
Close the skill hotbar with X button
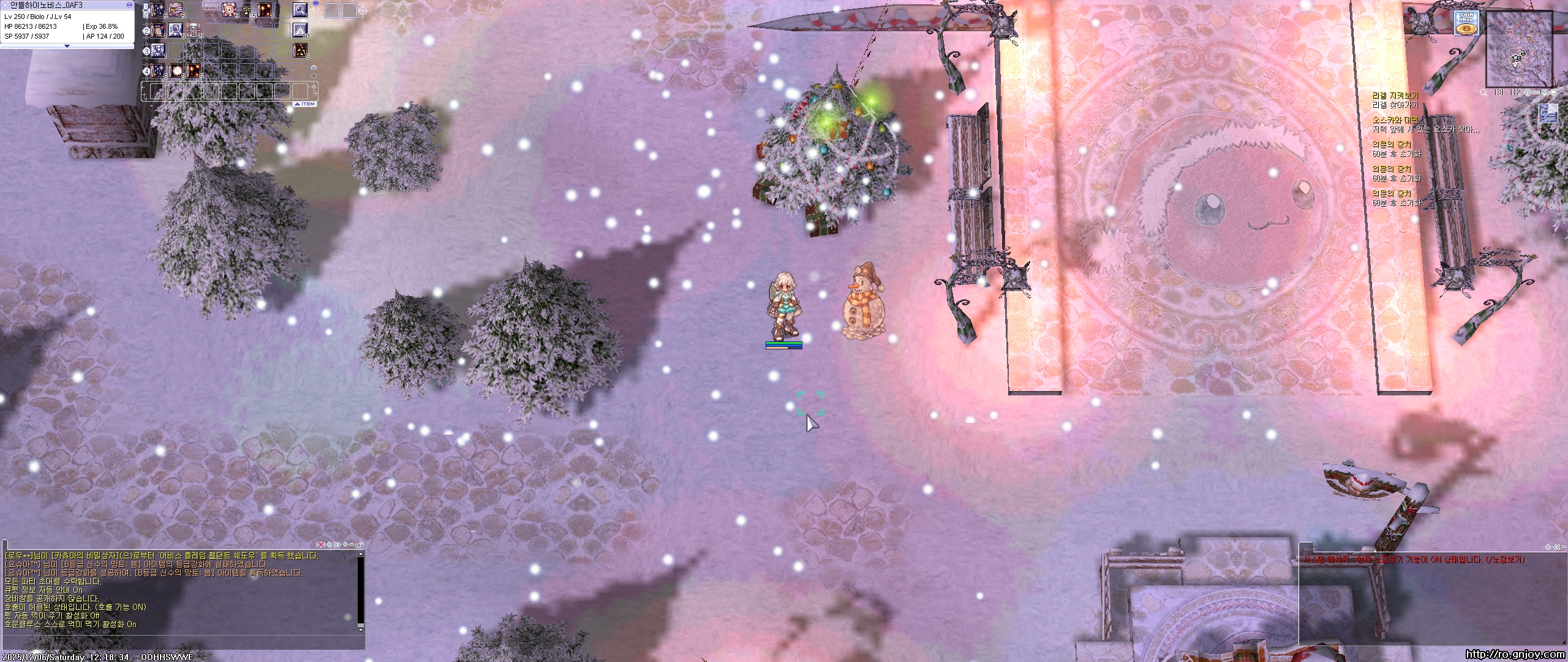click(316, 4)
